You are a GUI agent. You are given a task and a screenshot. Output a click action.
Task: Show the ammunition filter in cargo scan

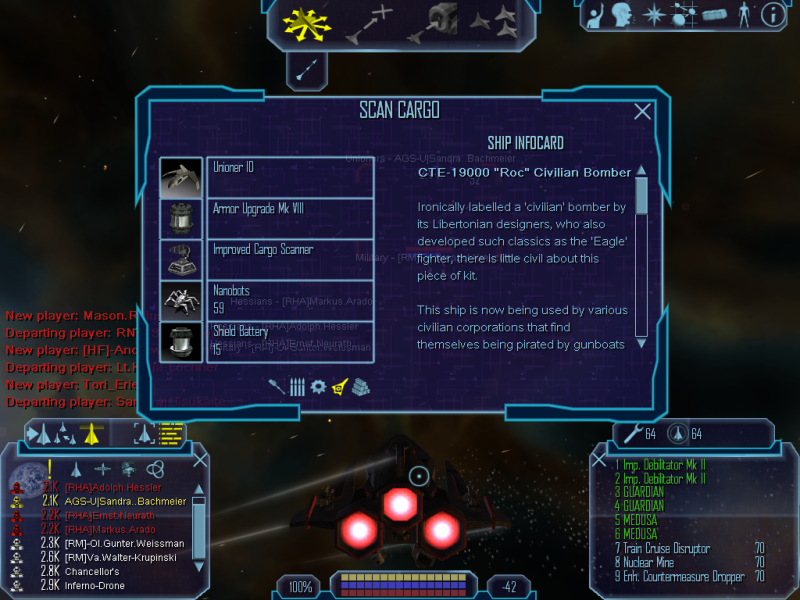tap(297, 386)
